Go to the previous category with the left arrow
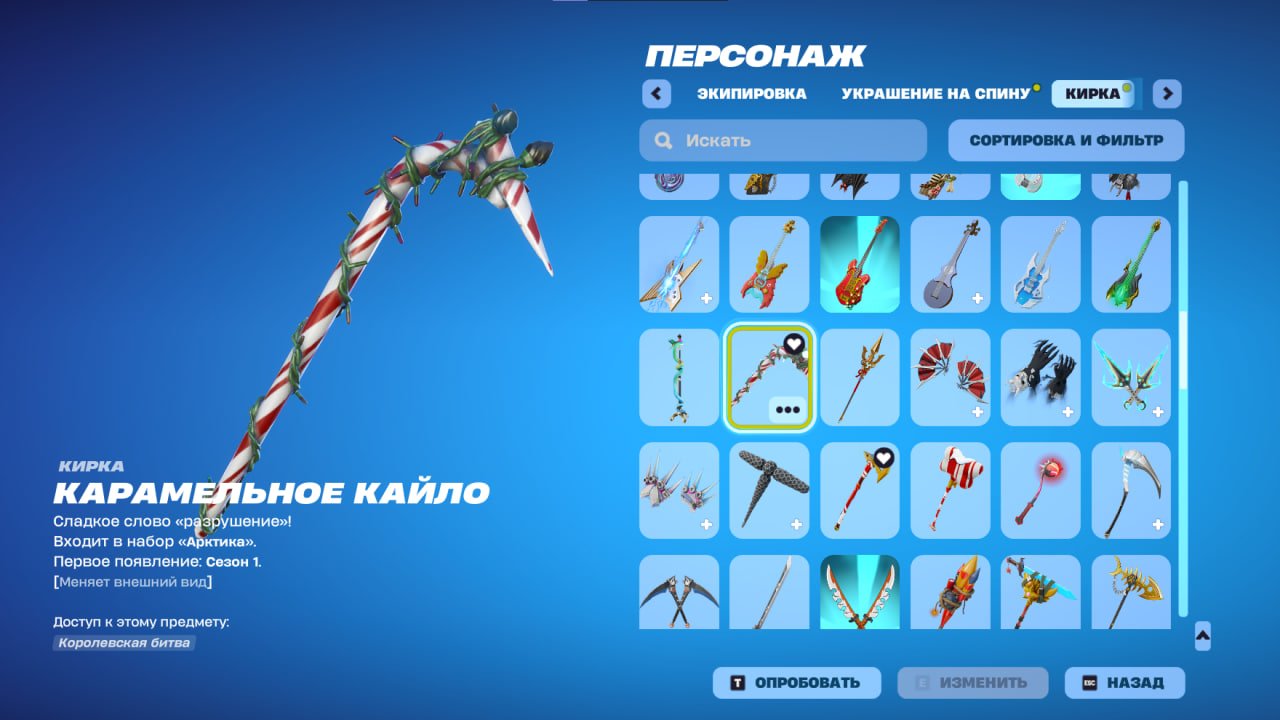The height and width of the screenshot is (720, 1280). coord(656,93)
